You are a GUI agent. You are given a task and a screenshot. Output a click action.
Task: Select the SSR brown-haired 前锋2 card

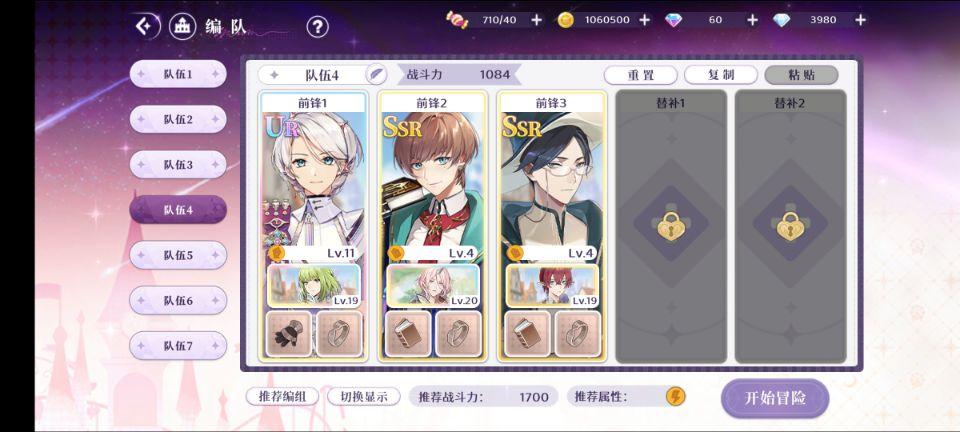432,180
